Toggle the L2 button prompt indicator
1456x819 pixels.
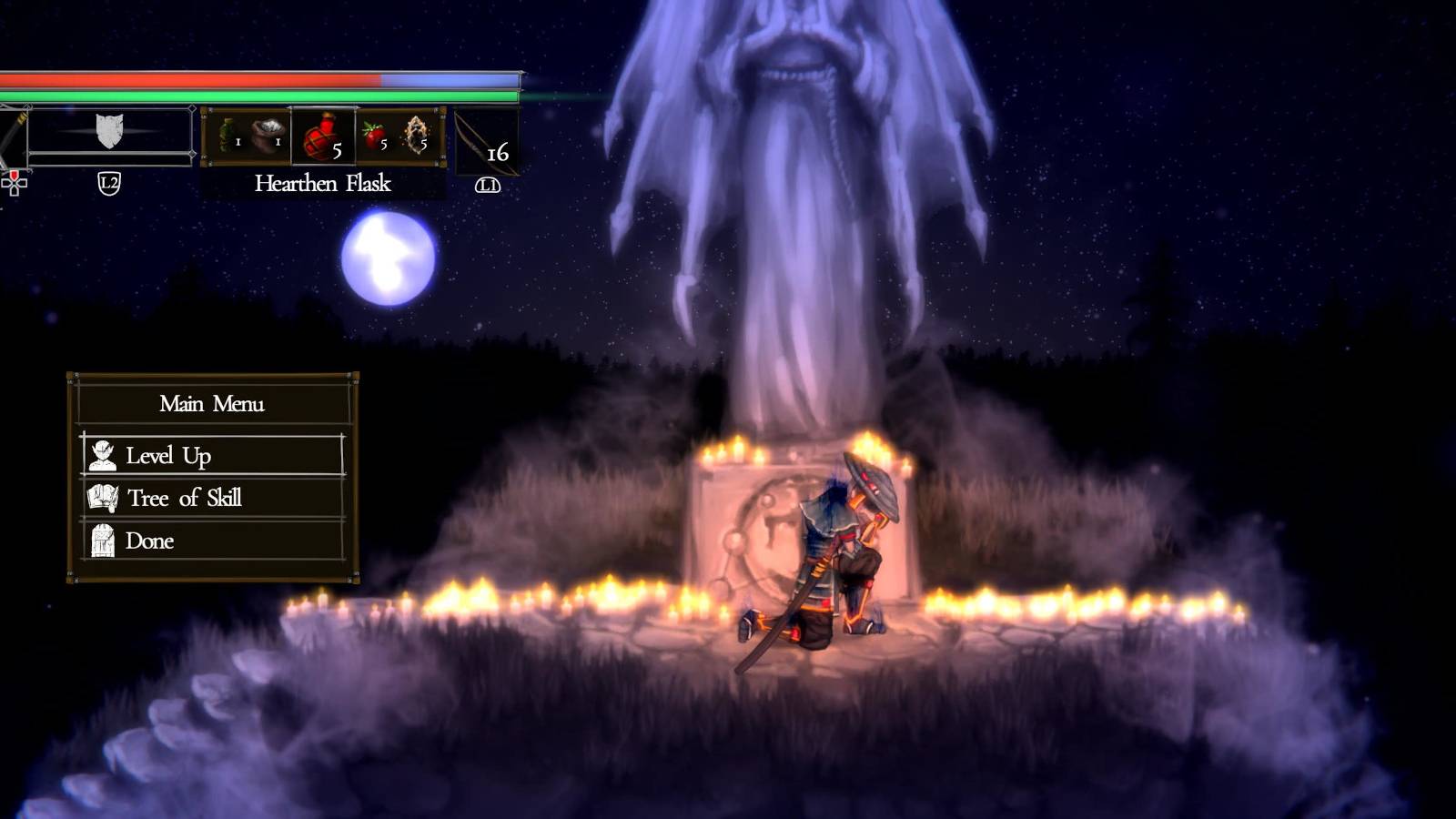pos(109,183)
